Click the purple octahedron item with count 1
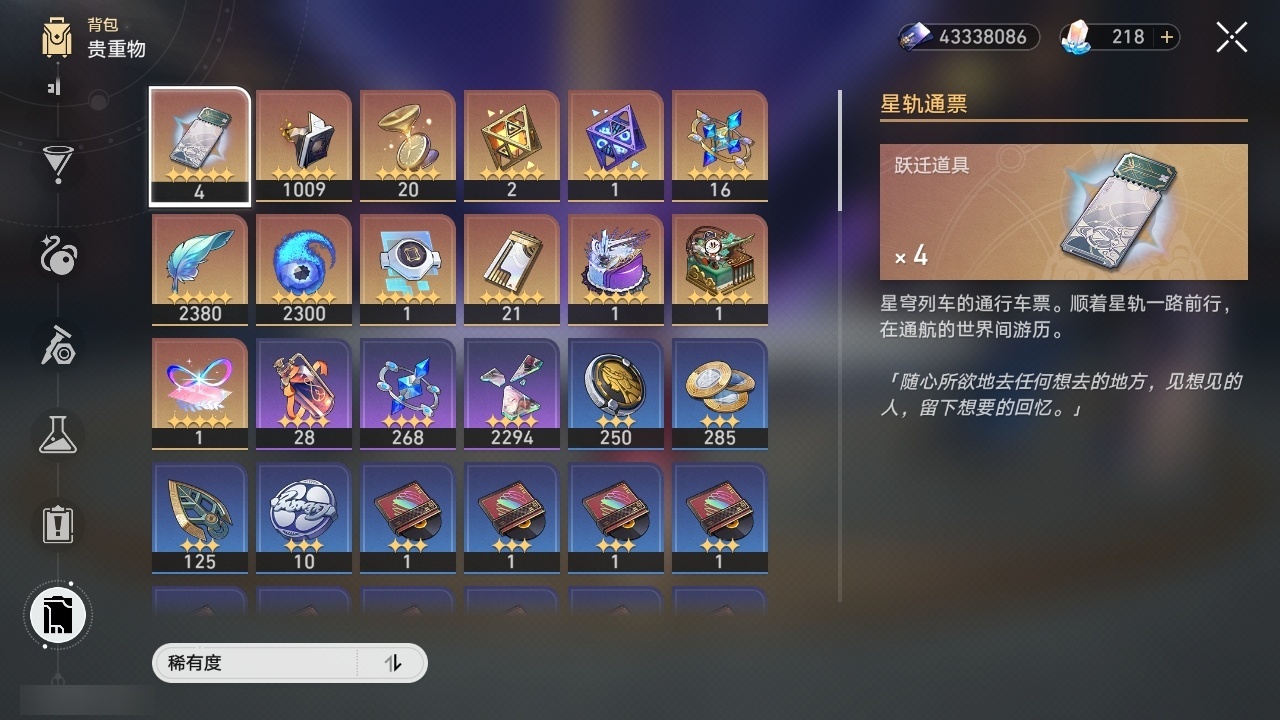The height and width of the screenshot is (720, 1280). point(615,143)
